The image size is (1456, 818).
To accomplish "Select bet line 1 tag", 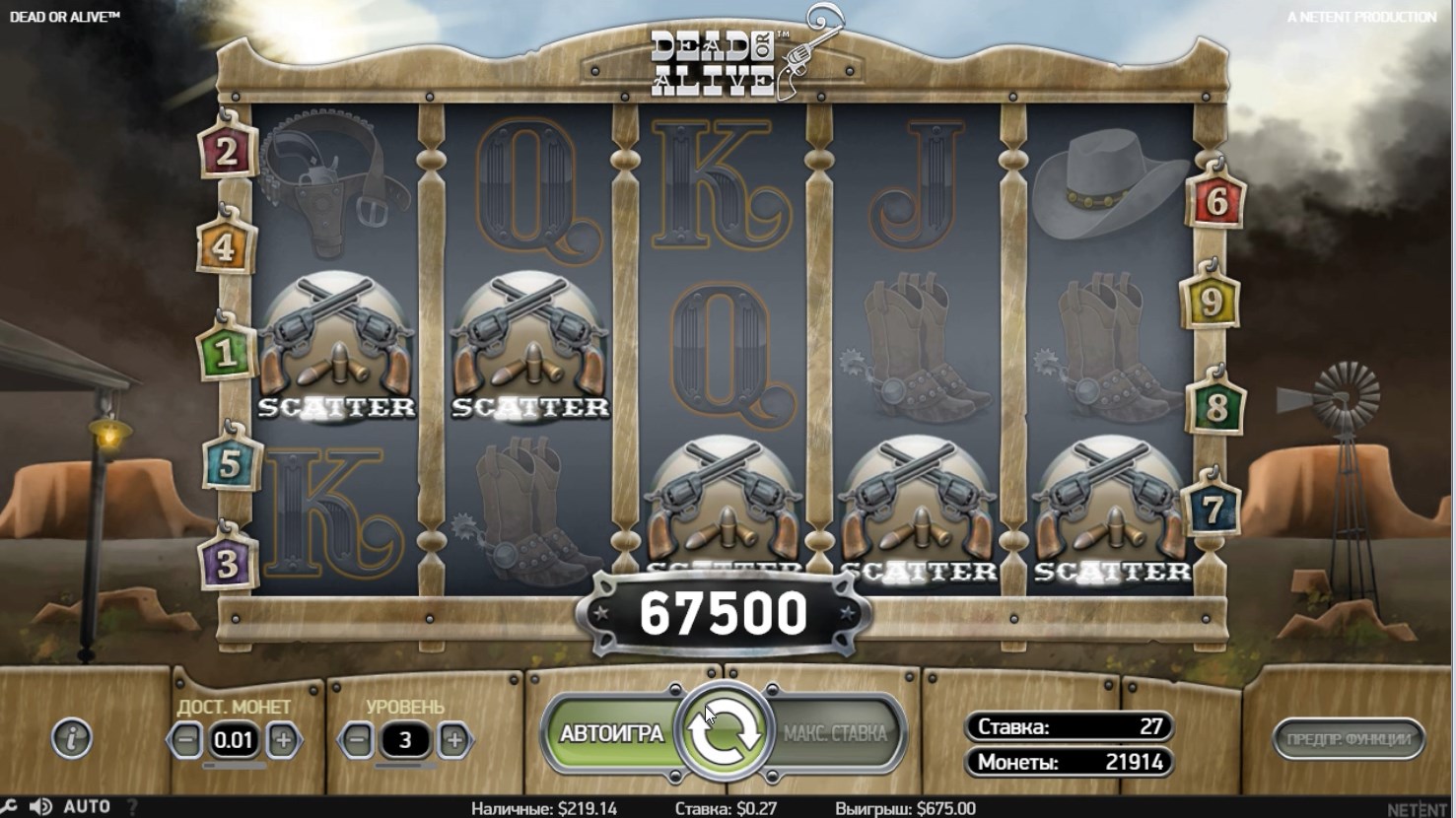I will click(x=225, y=353).
